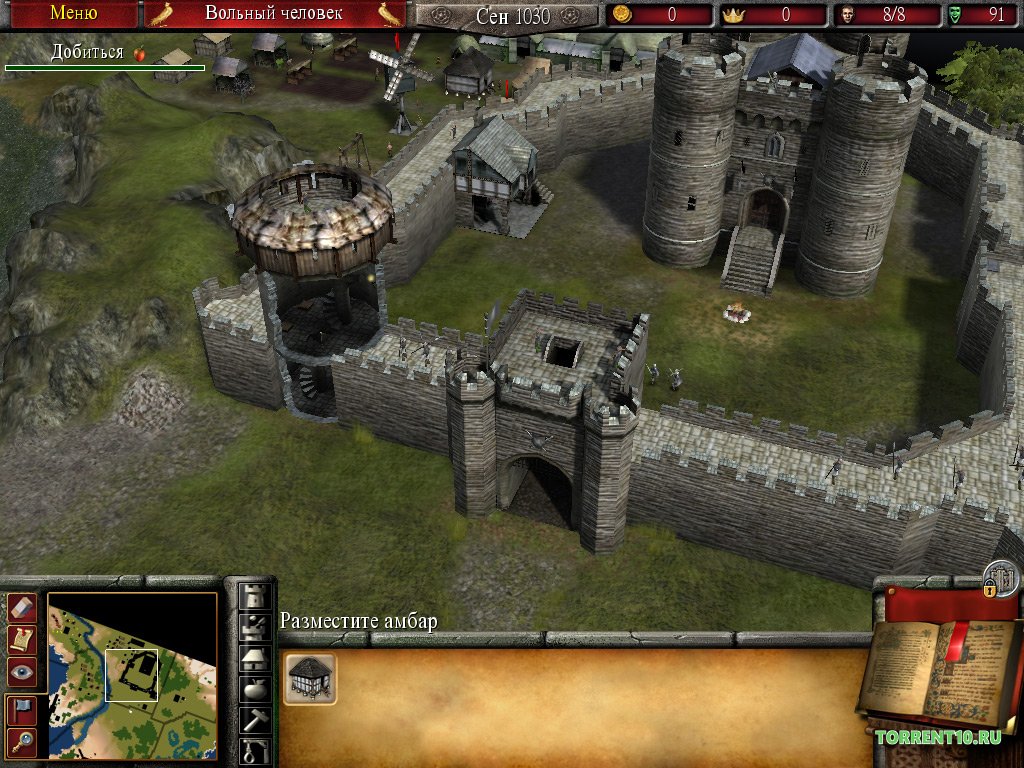Open the Меню button
Screen dimensions: 1024x768
[73, 14]
